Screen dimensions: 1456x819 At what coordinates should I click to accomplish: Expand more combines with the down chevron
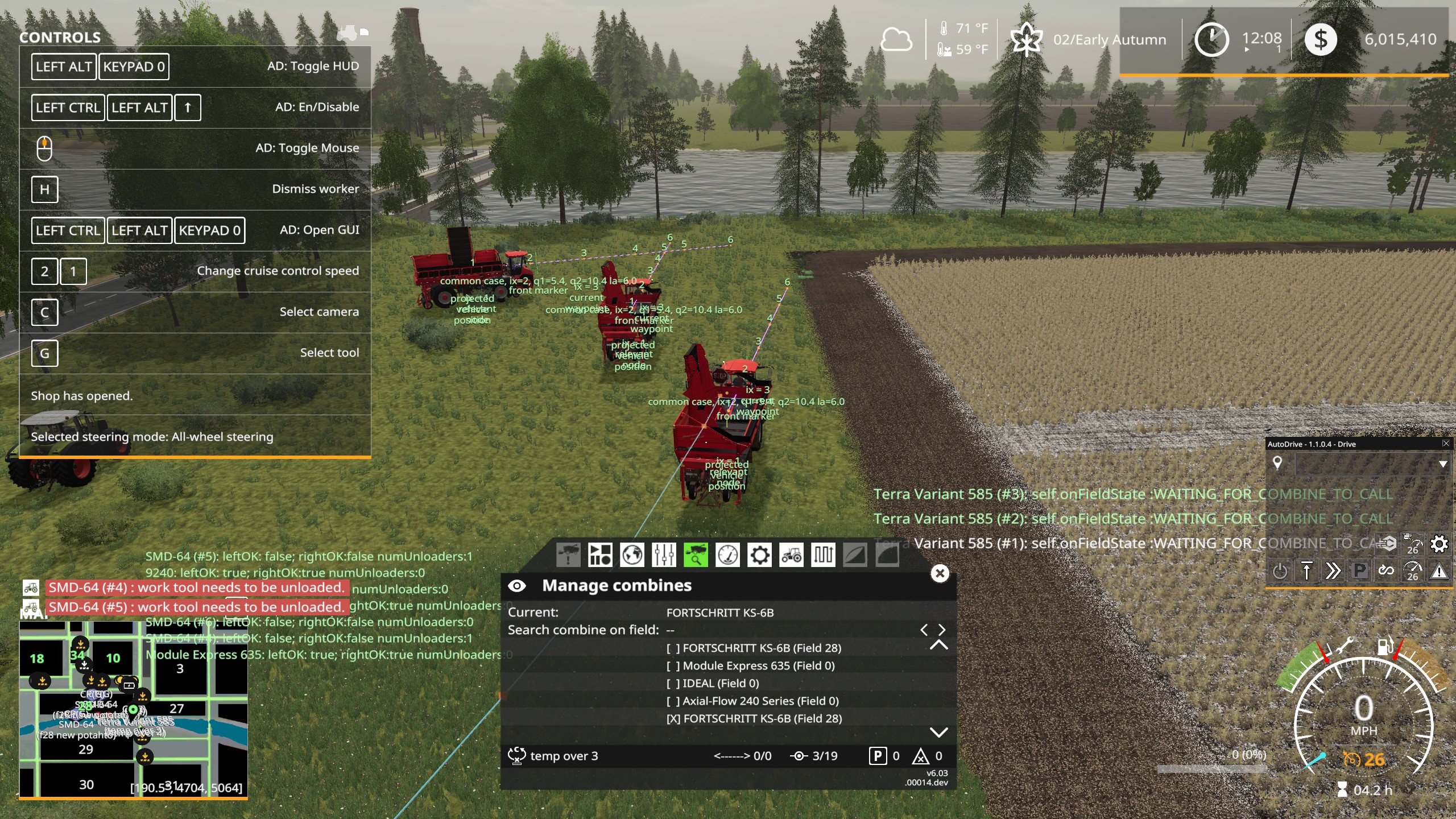coord(940,734)
